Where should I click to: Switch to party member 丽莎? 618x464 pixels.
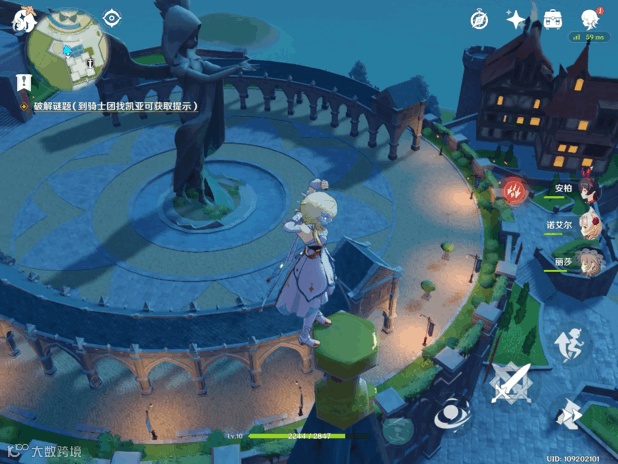tap(585, 261)
